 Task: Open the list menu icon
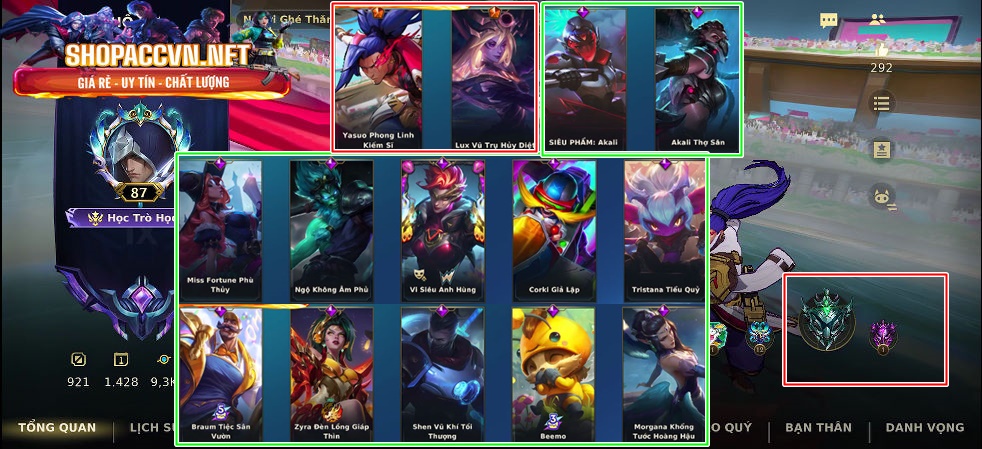(881, 102)
